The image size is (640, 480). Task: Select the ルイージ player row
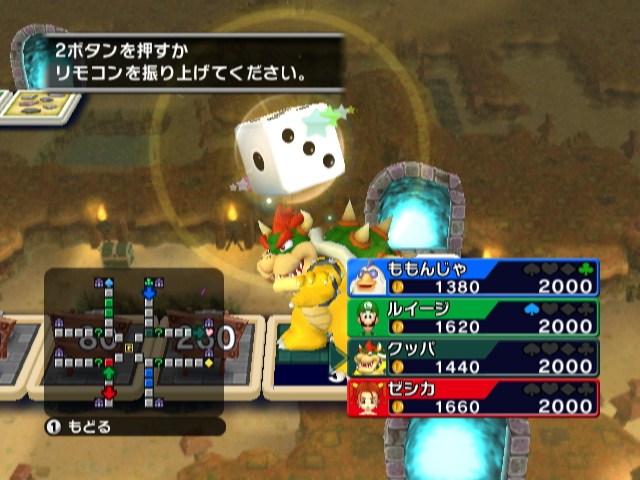[474, 318]
